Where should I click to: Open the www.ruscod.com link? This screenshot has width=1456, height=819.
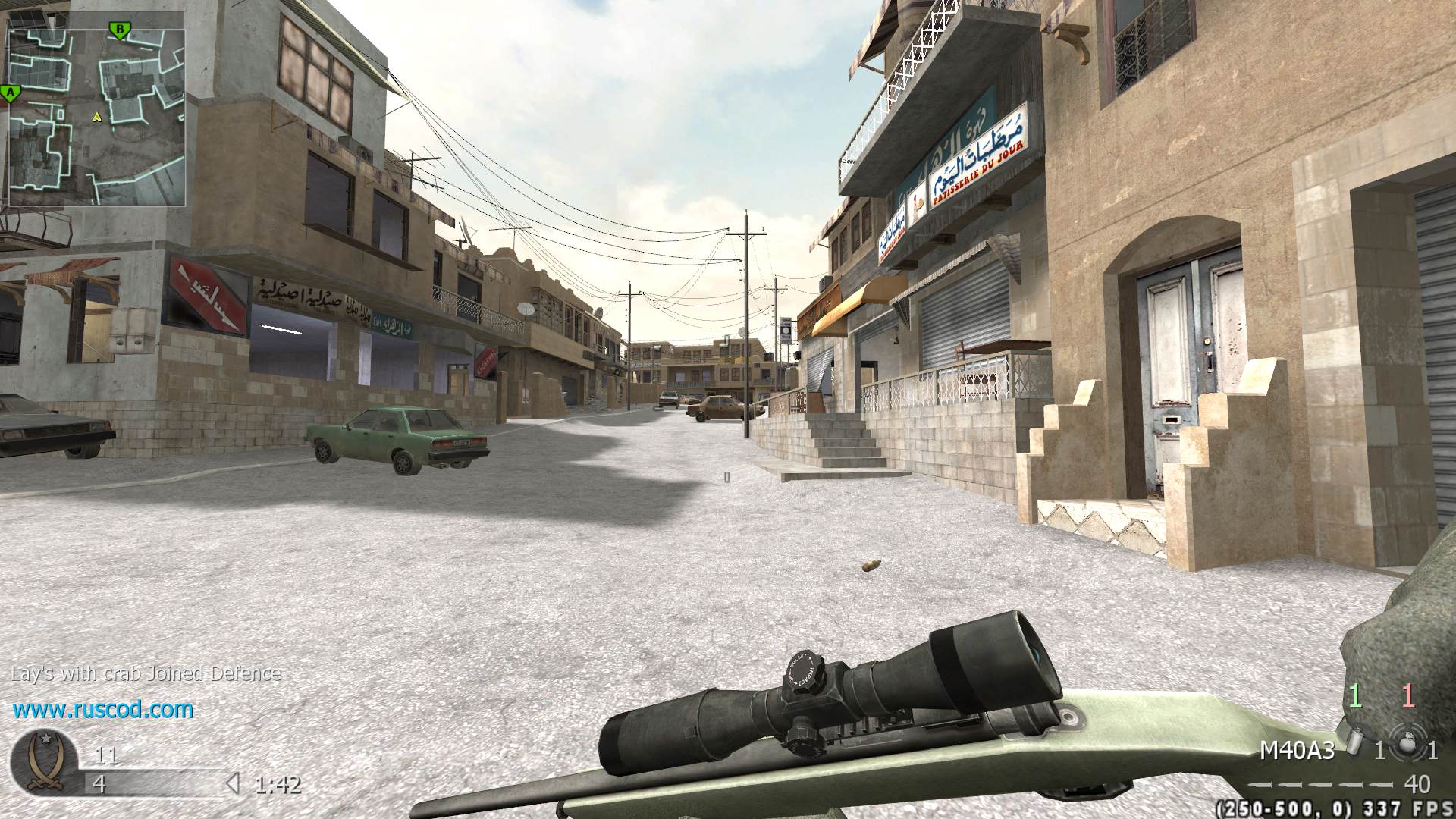pos(103,710)
